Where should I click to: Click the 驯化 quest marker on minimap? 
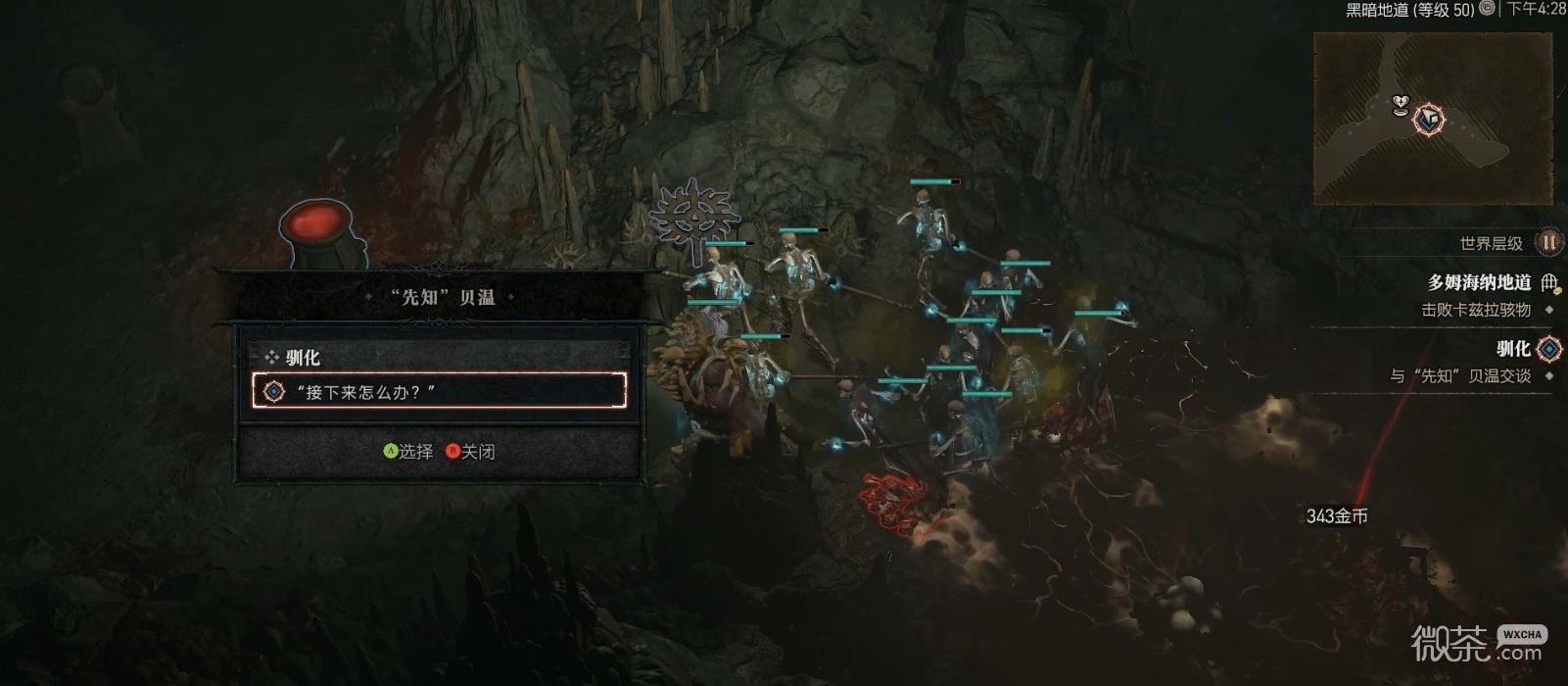coord(1429,120)
